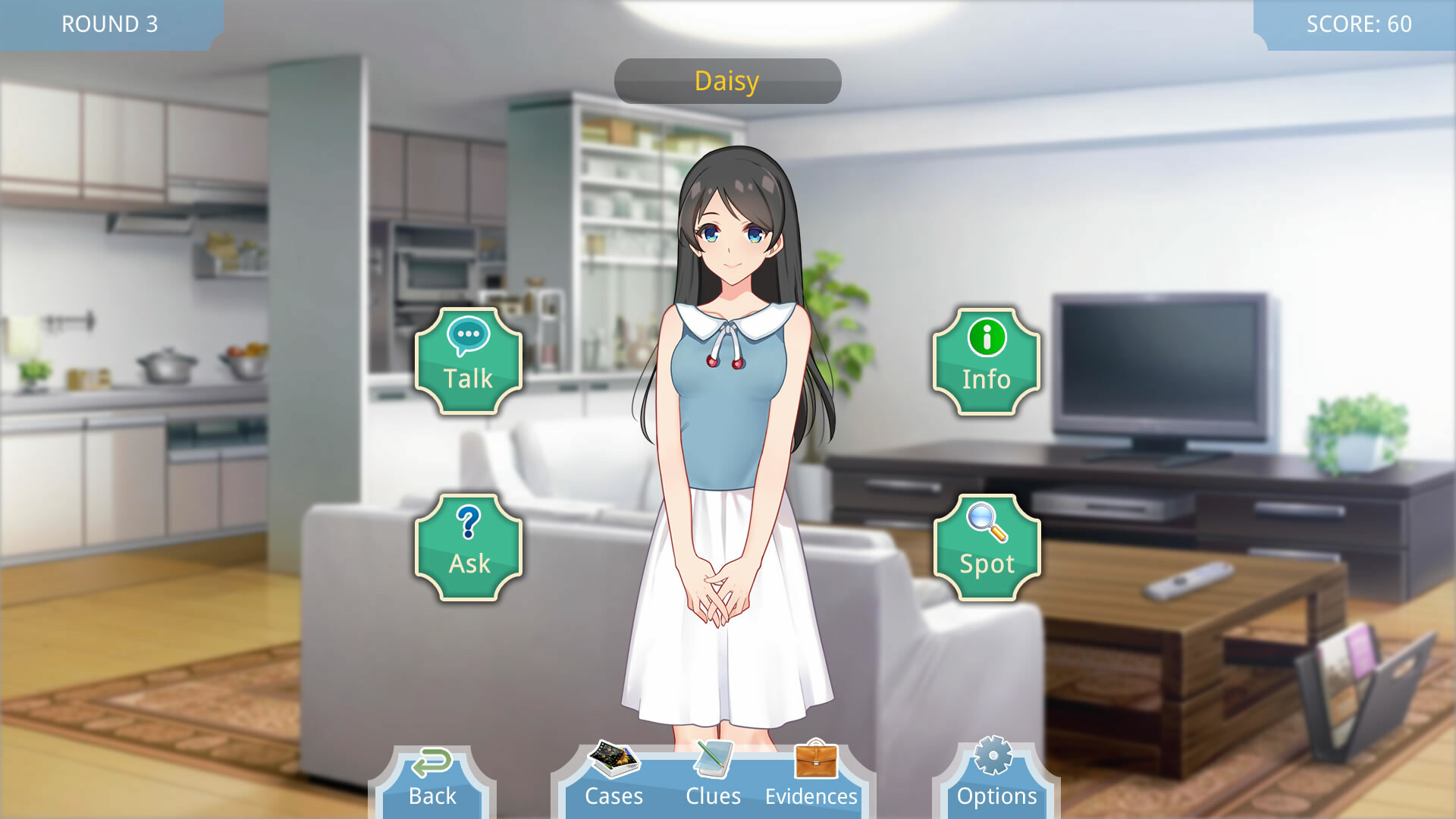This screenshot has width=1456, height=819.
Task: Open the Evidences section
Action: coord(811,795)
